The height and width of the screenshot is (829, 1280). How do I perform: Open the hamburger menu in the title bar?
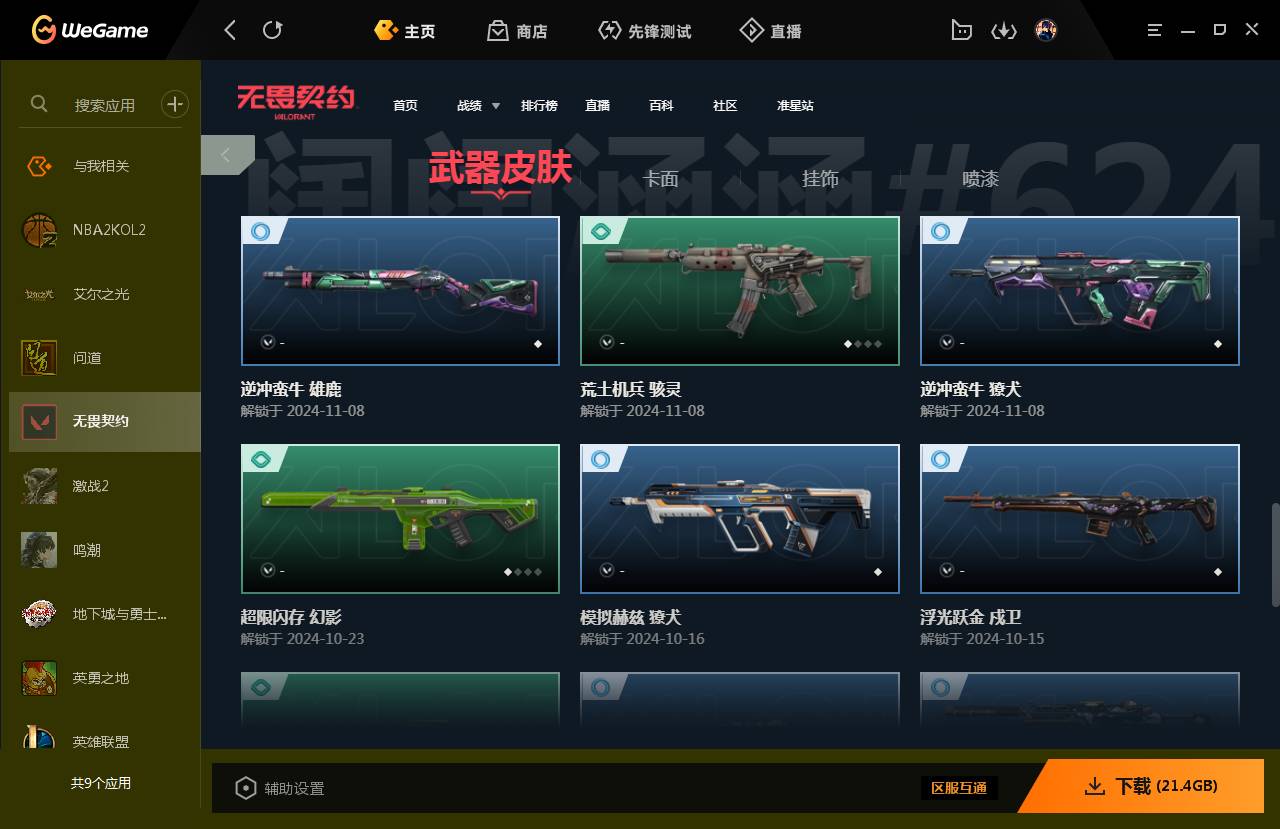[1153, 30]
